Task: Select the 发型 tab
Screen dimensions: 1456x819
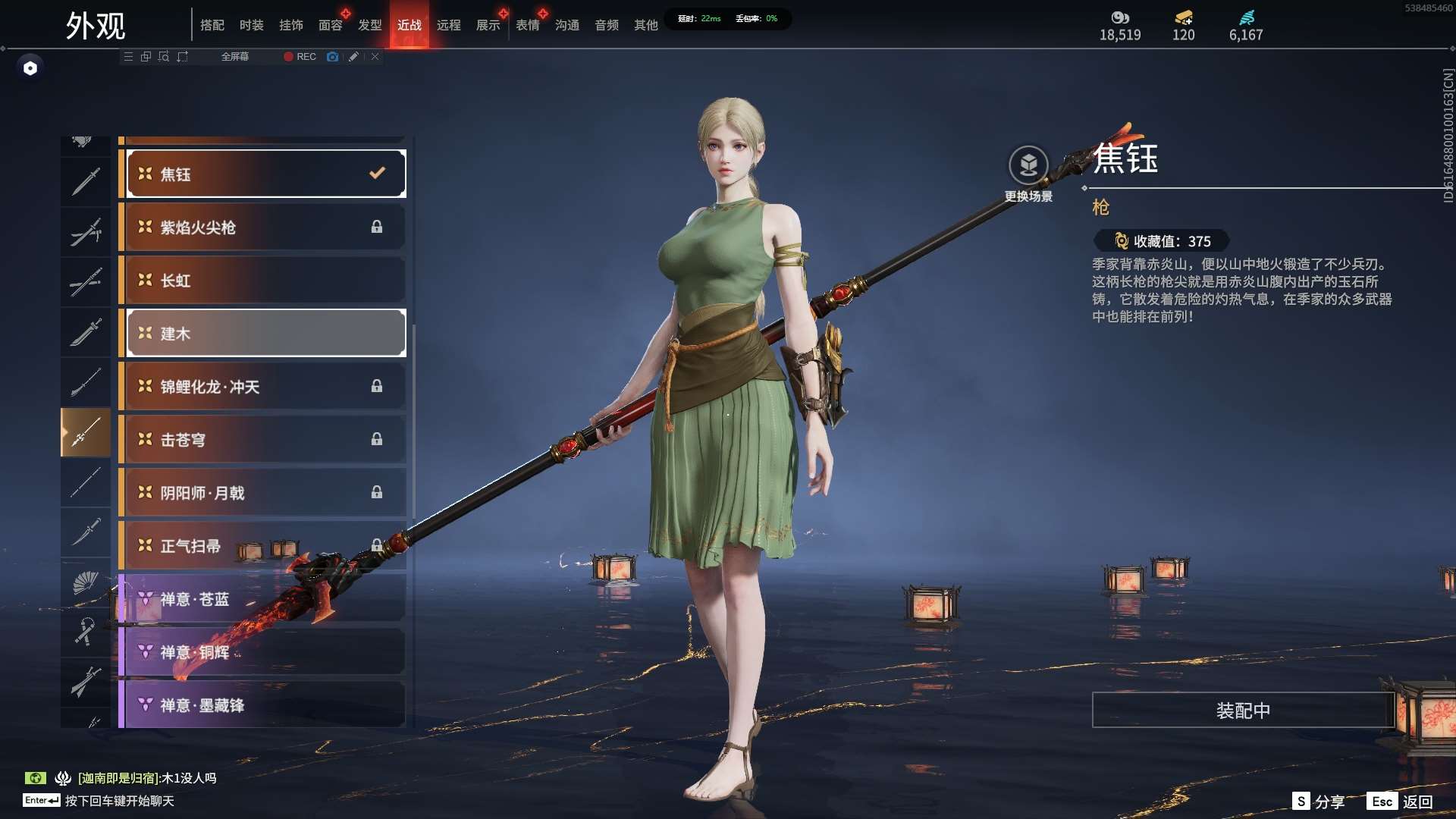Action: (369, 25)
